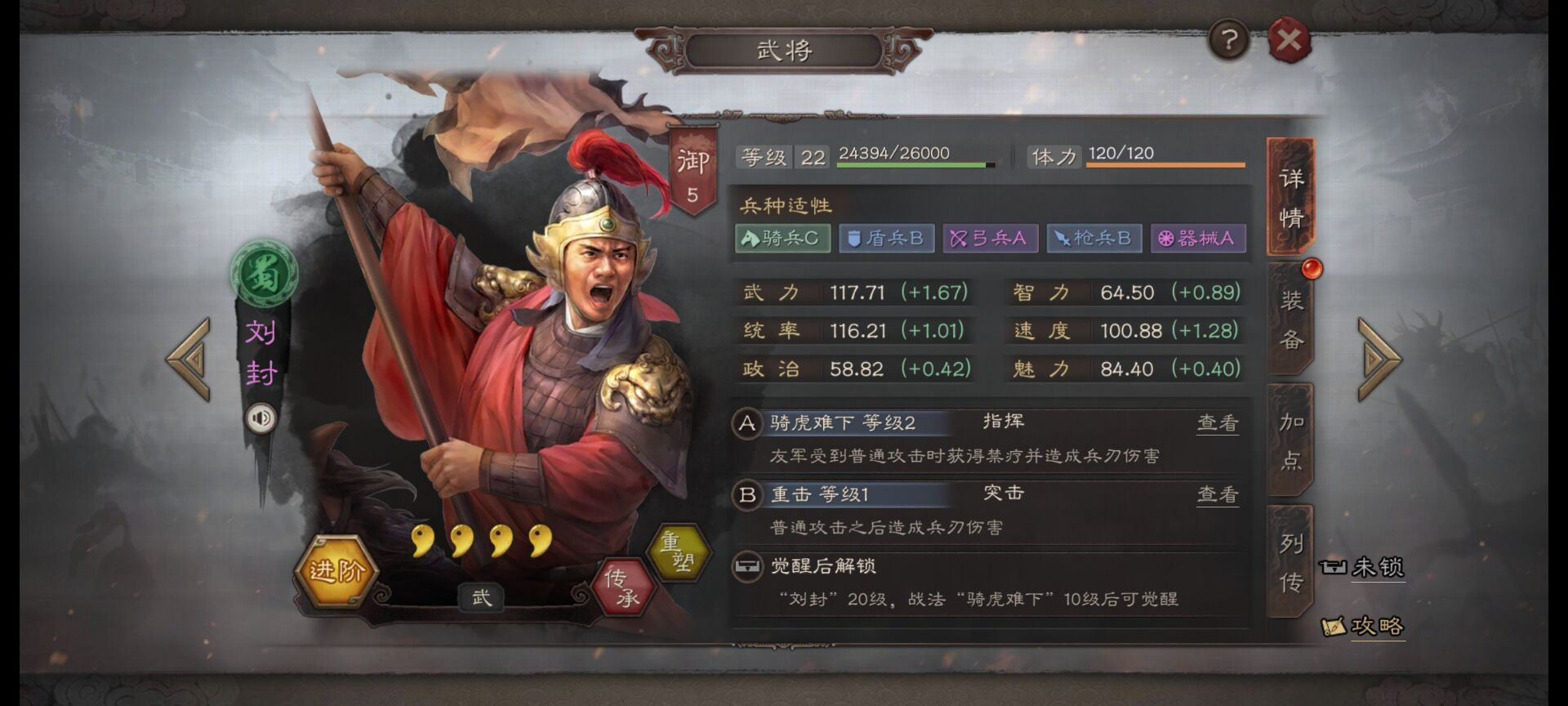
Task: Select the 器械A siege machine badge
Action: point(1198,239)
